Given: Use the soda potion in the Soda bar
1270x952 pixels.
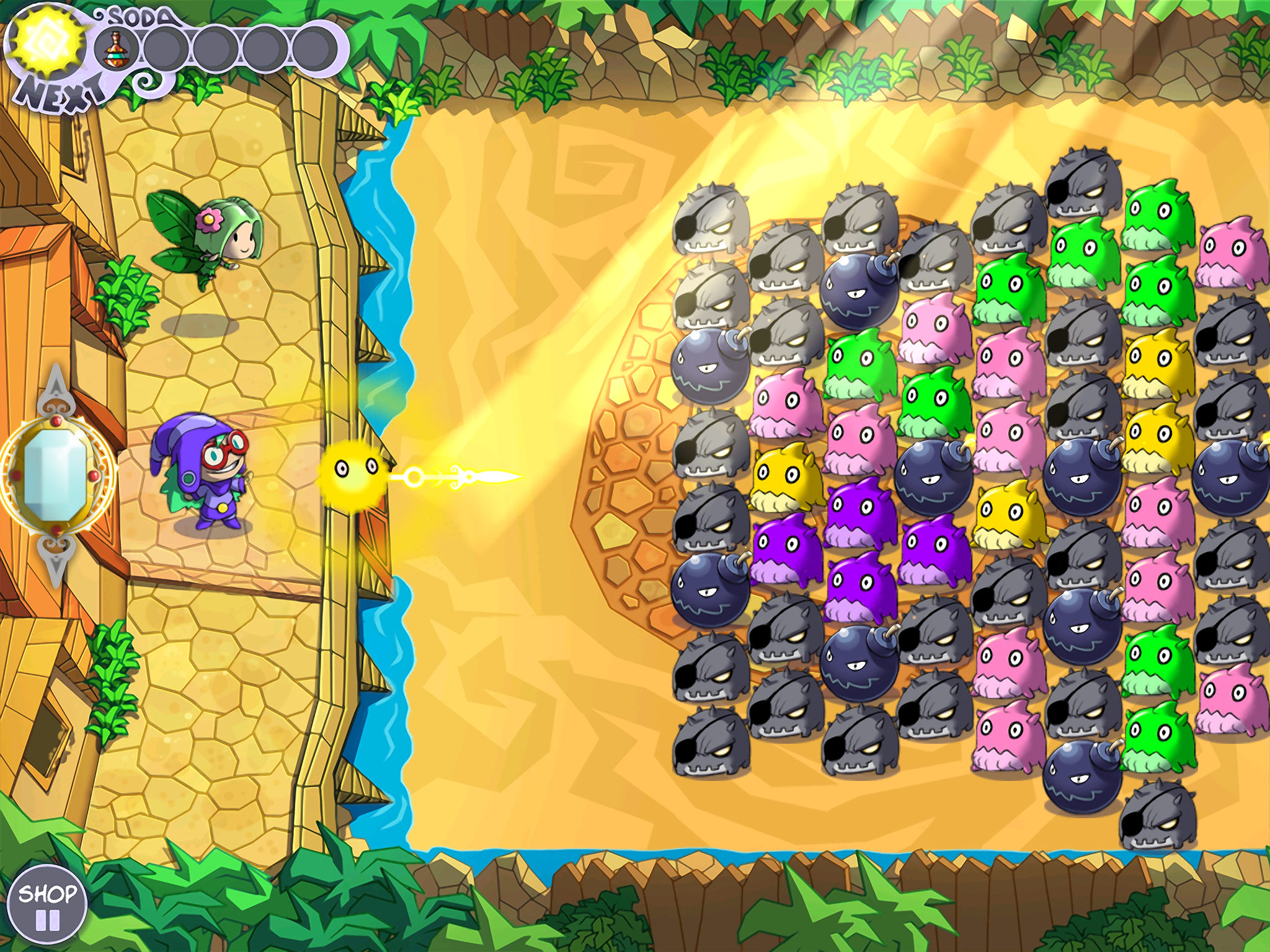Looking at the screenshot, I should 113,48.
